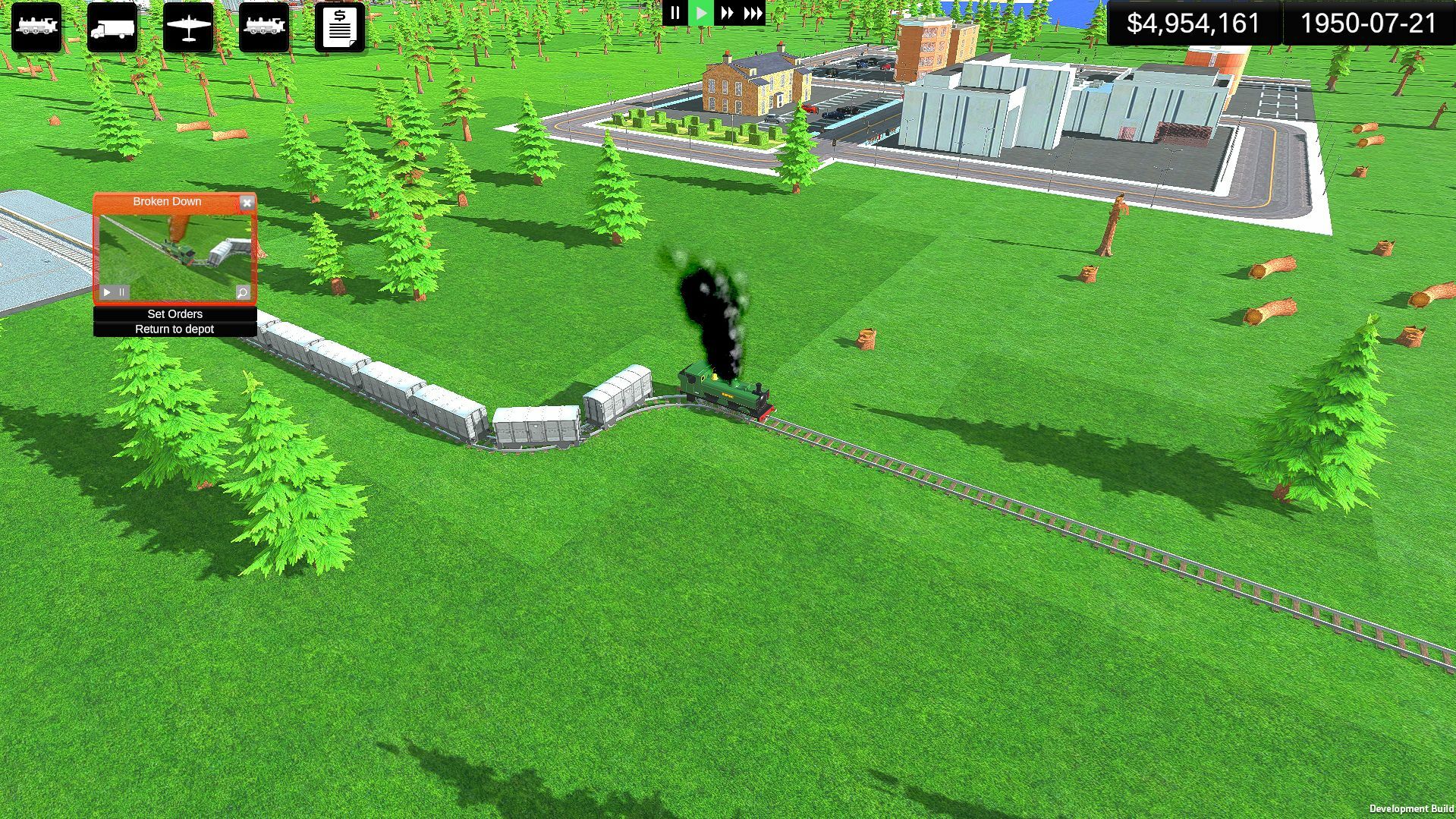This screenshot has height=819, width=1456.
Task: Open finances with the dollar document icon
Action: tap(339, 28)
